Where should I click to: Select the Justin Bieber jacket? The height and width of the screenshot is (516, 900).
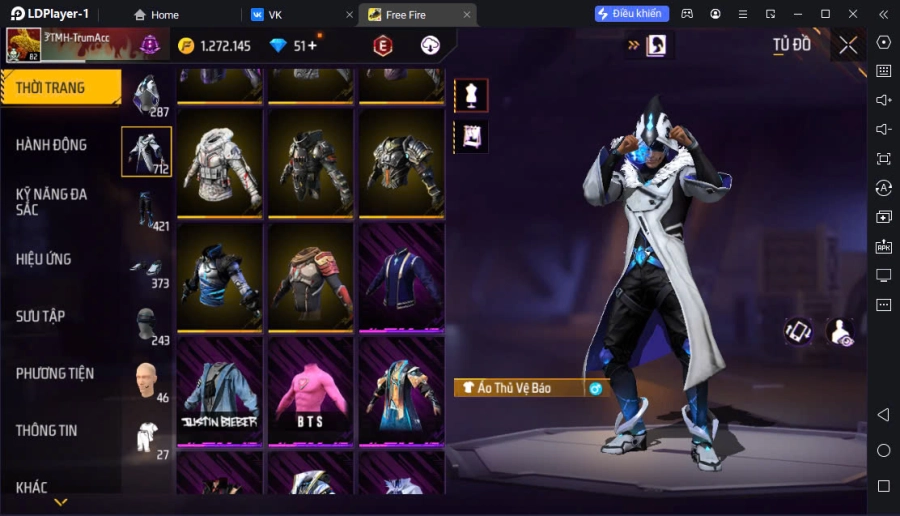(220, 391)
